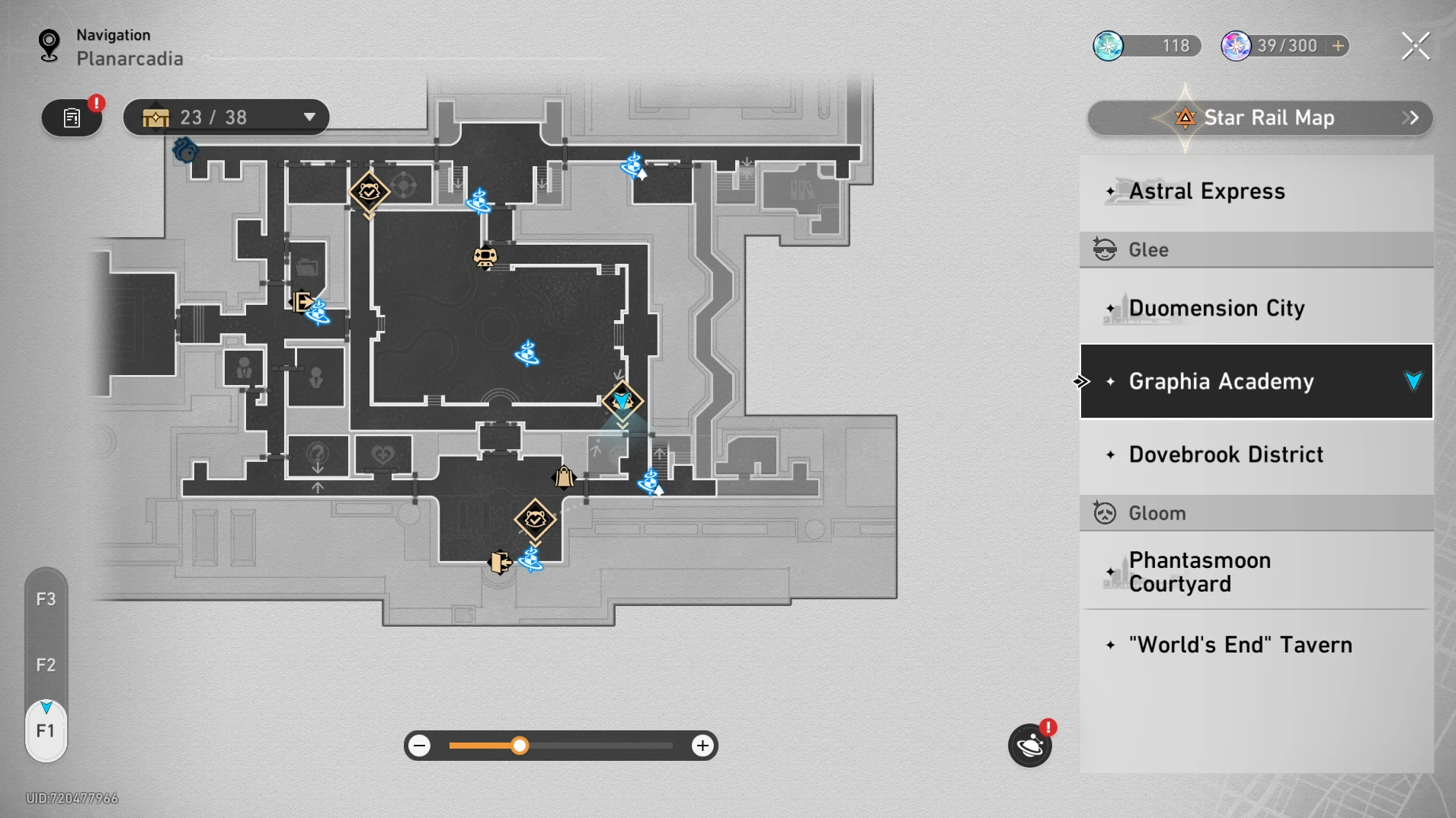Zoom out the map with minus button

[x=420, y=746]
